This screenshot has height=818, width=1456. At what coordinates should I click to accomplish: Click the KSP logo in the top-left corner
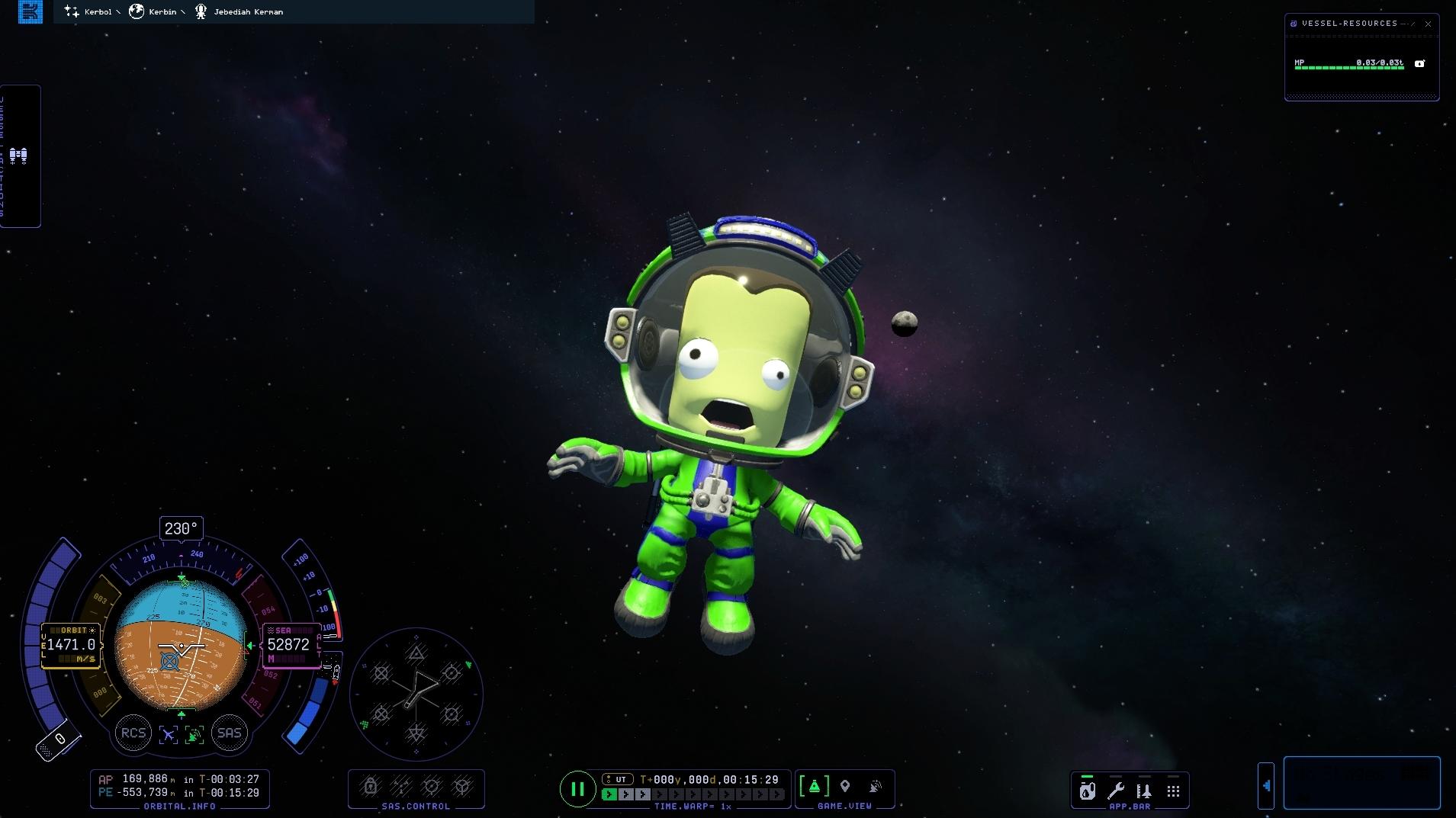(30, 11)
